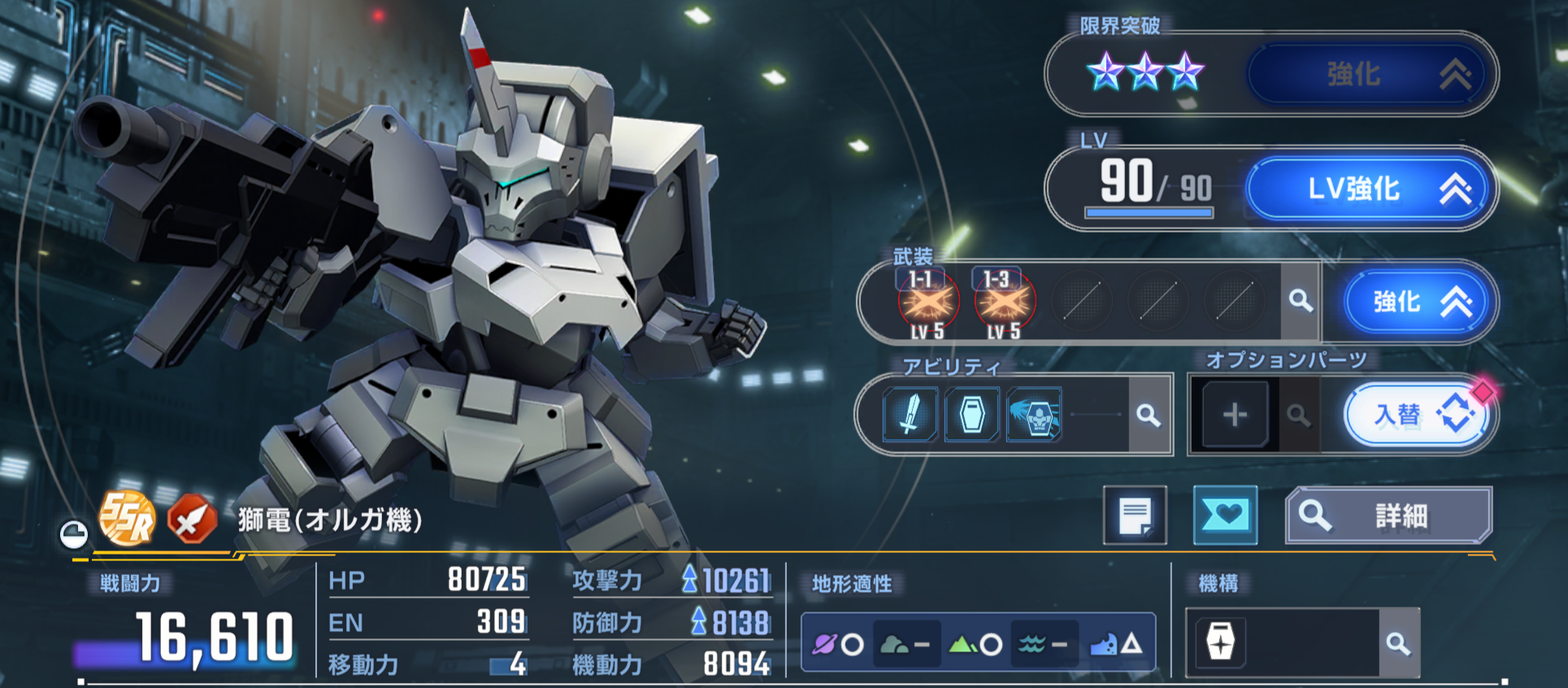This screenshot has height=688, width=1568.
Task: Open the note memo icon button
Action: click(1135, 516)
